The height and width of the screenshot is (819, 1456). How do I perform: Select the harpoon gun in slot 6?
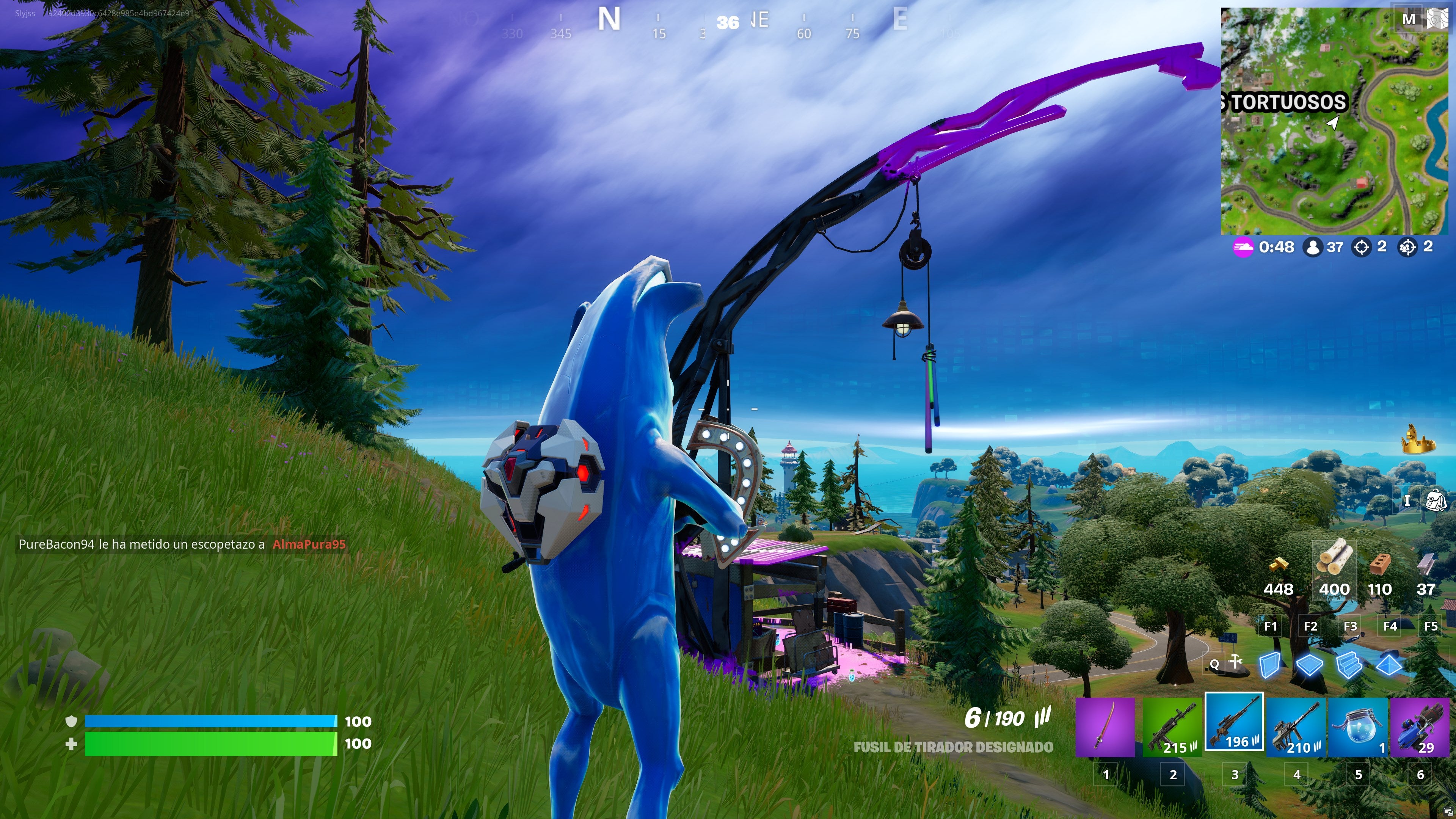[x=1420, y=729]
